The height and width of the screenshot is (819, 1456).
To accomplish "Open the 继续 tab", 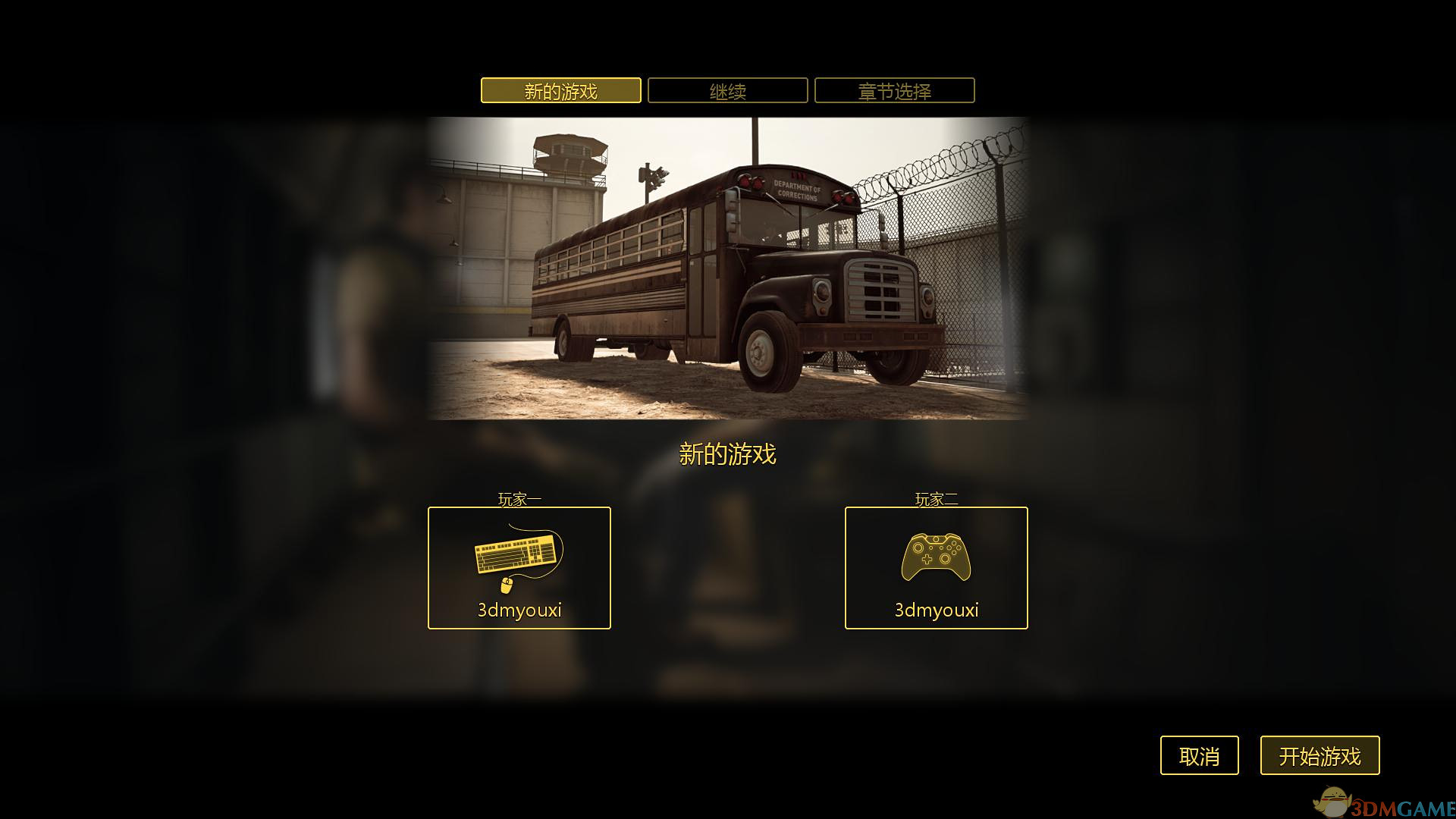I will 727,91.
